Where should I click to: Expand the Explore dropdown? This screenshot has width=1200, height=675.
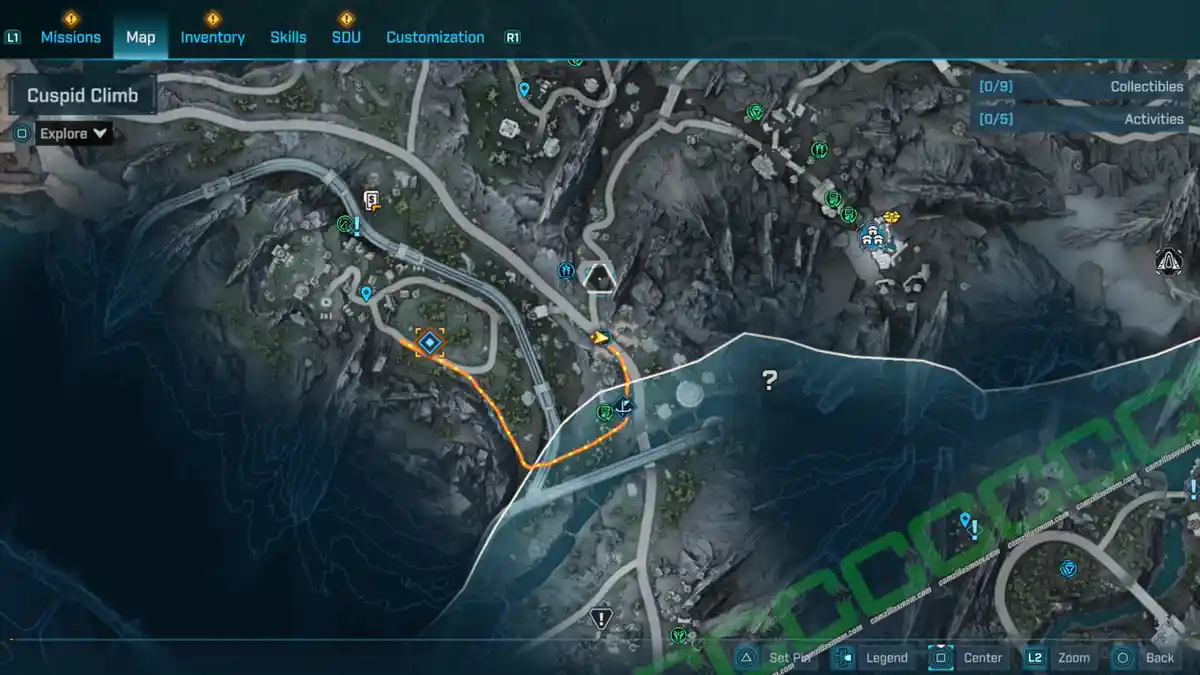pos(74,133)
